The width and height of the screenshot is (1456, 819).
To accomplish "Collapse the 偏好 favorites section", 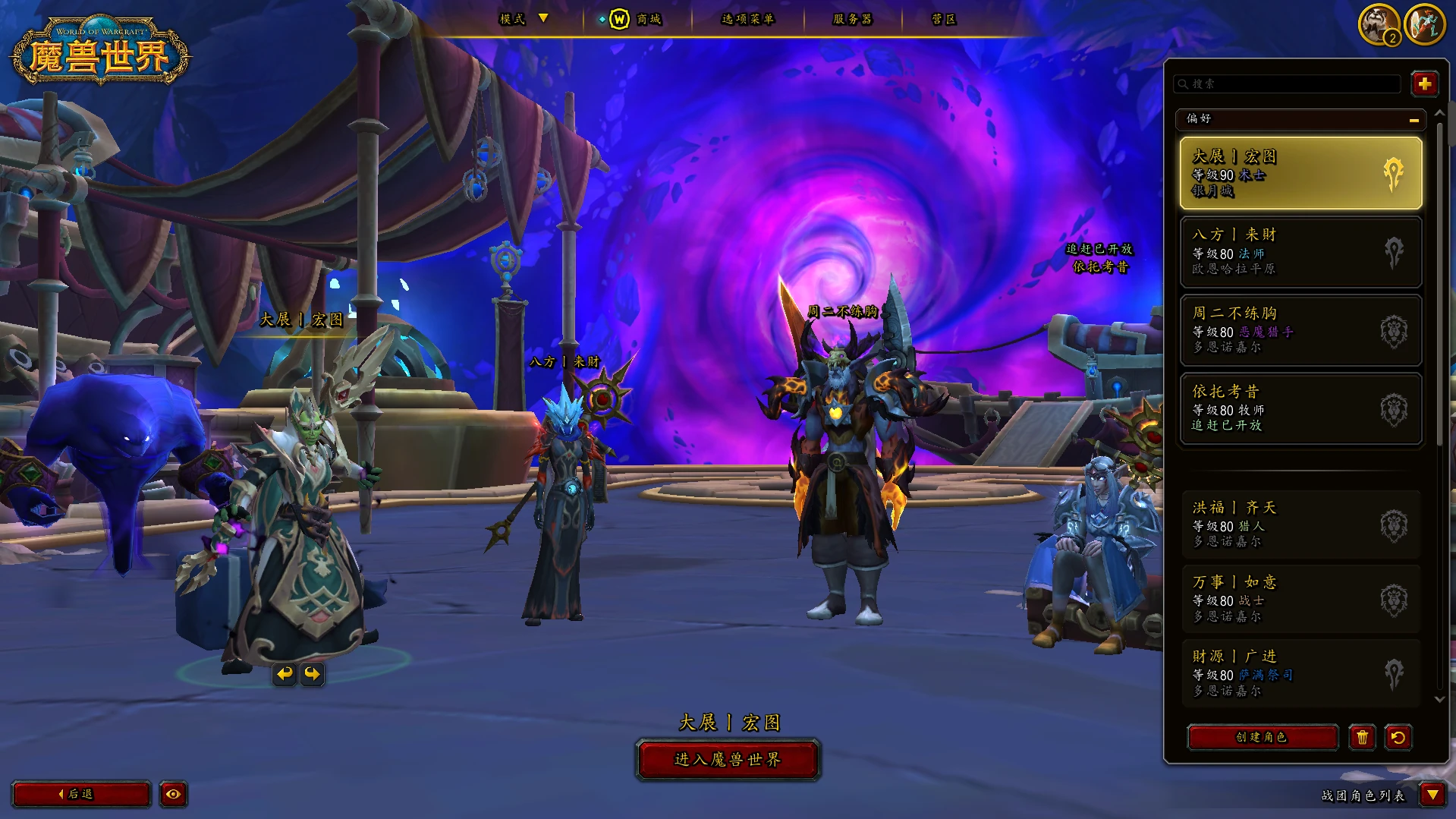I will [1414, 119].
